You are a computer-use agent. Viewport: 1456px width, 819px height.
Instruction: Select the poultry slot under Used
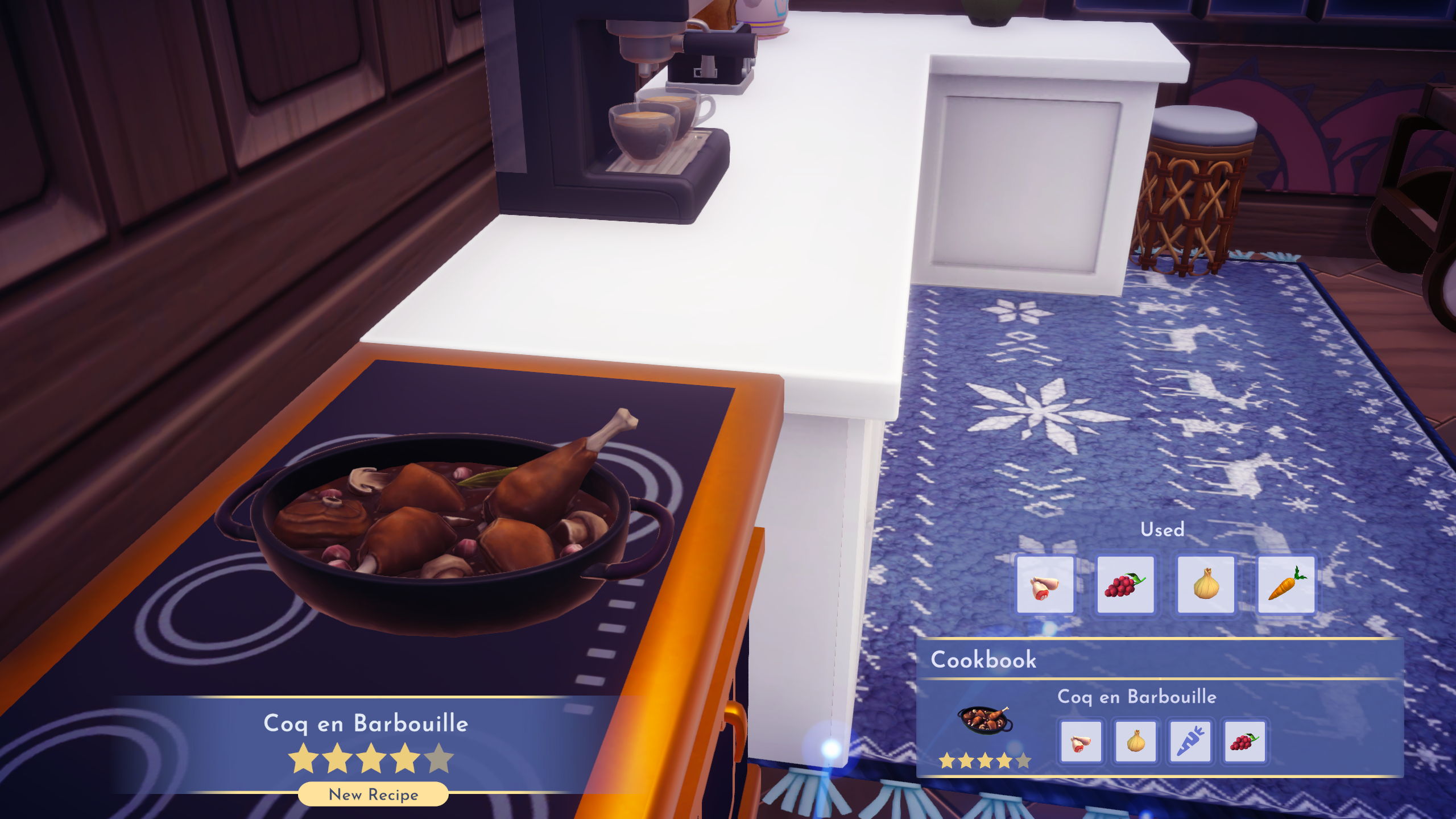tap(1045, 585)
